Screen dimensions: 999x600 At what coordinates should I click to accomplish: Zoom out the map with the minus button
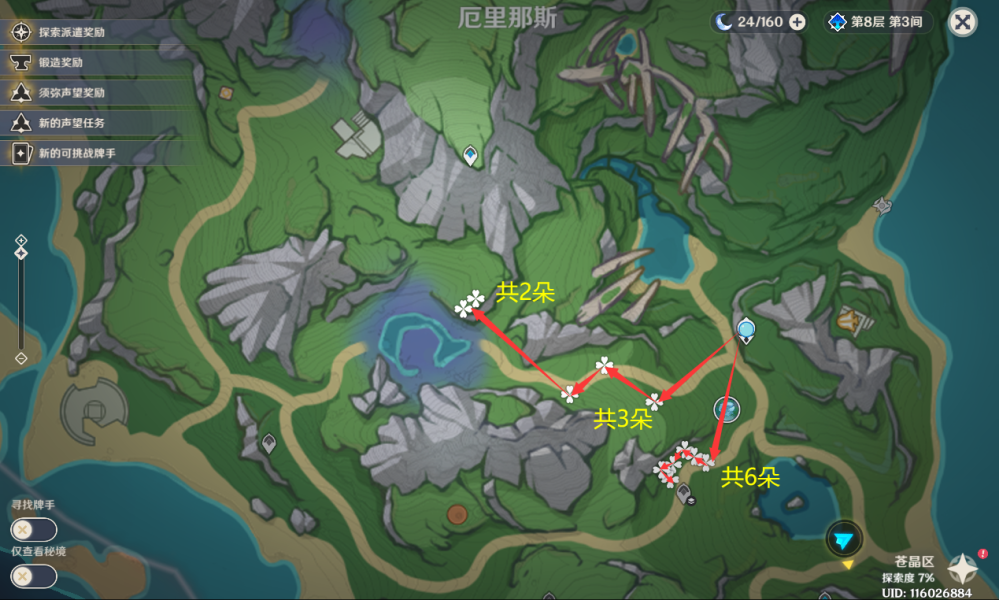(x=21, y=358)
